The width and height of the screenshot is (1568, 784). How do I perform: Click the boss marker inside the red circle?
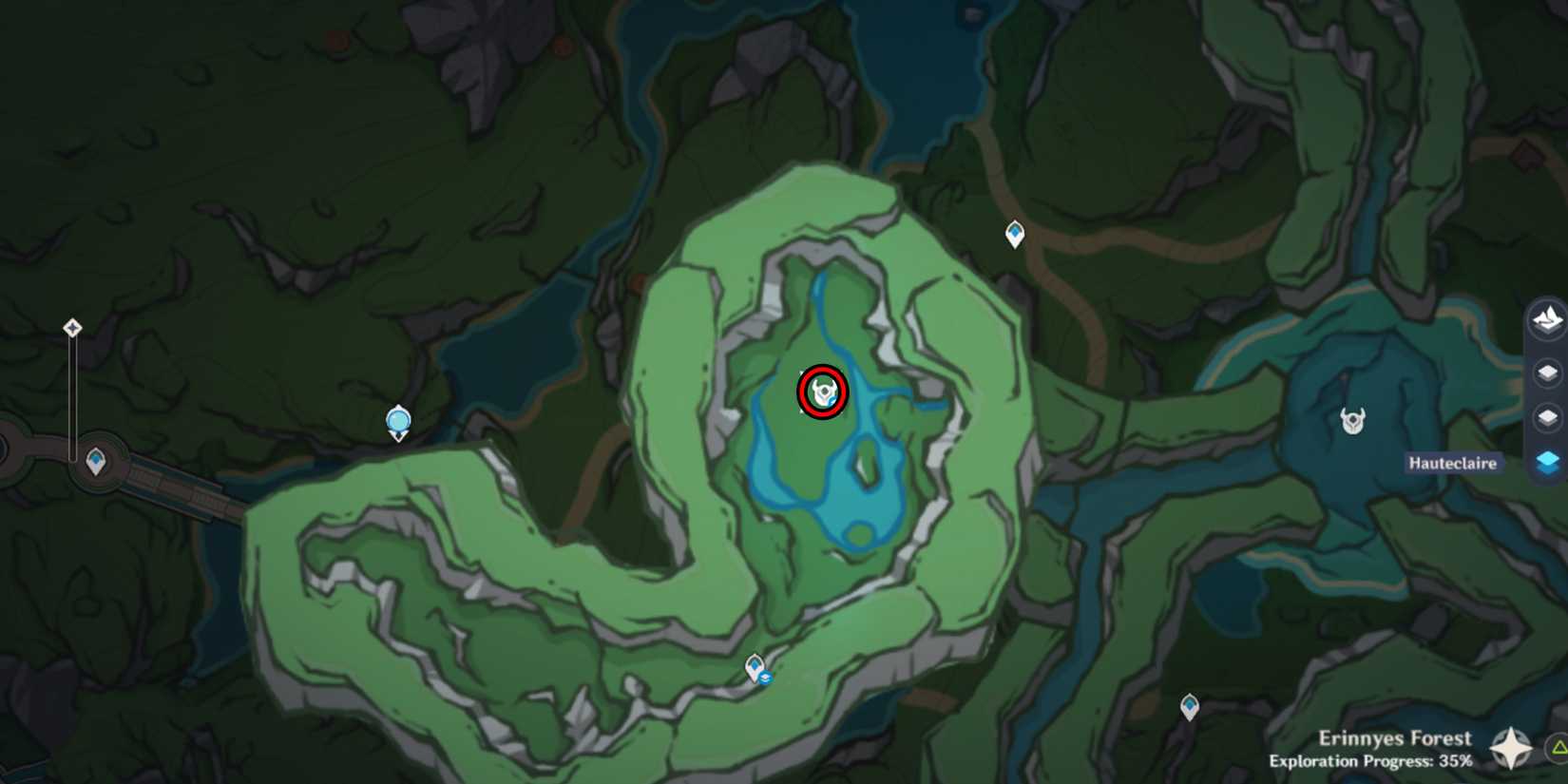pyautogui.click(x=821, y=392)
